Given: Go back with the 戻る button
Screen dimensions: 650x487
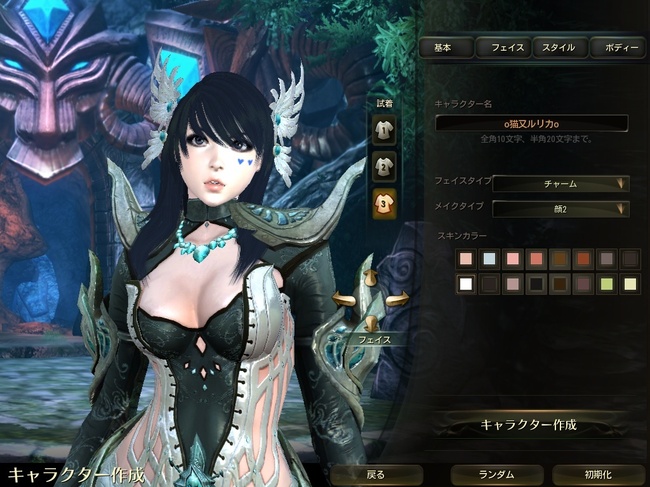Looking at the screenshot, I should pos(373,474).
